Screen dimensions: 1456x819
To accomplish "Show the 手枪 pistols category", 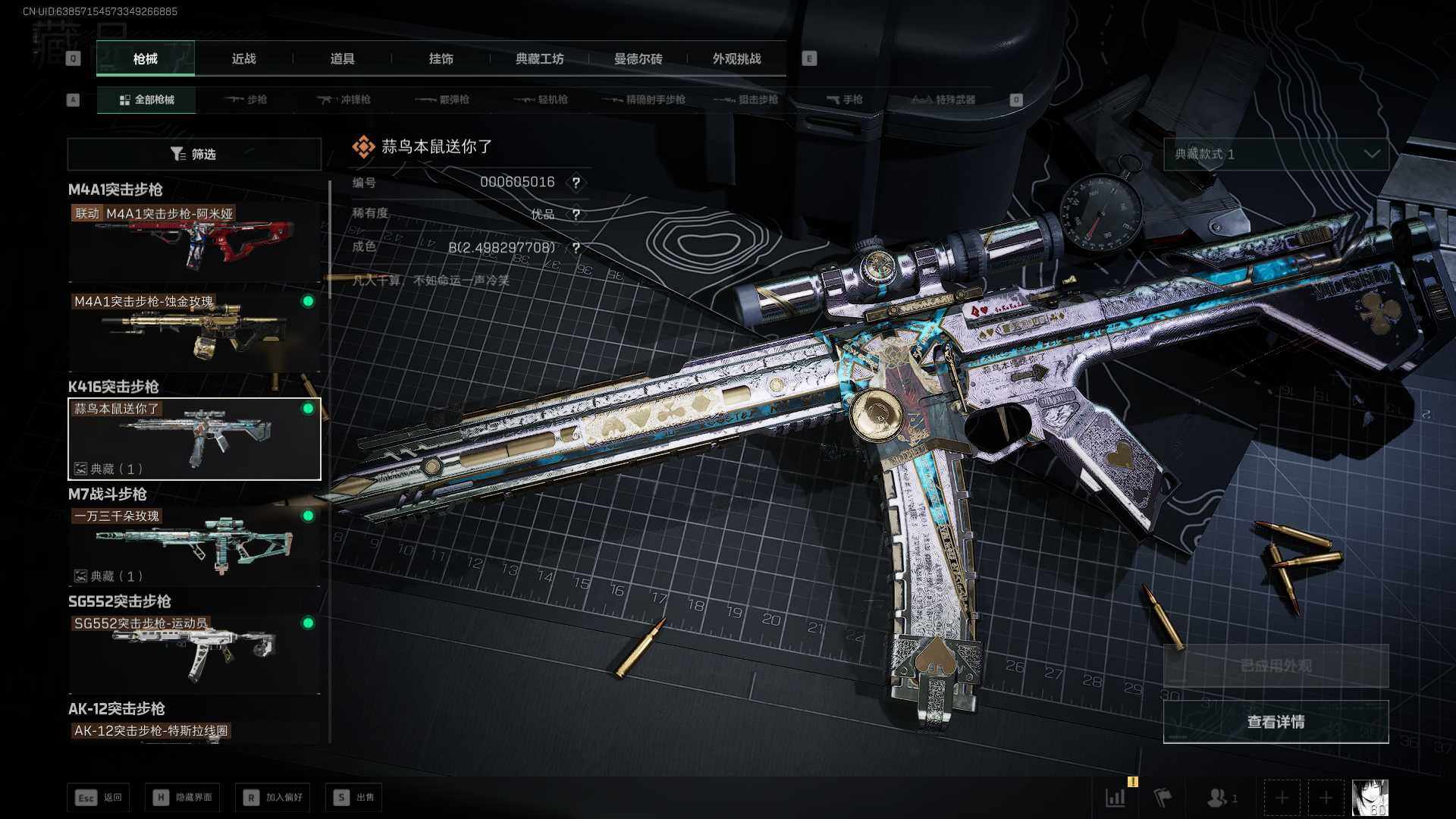I will coord(844,99).
